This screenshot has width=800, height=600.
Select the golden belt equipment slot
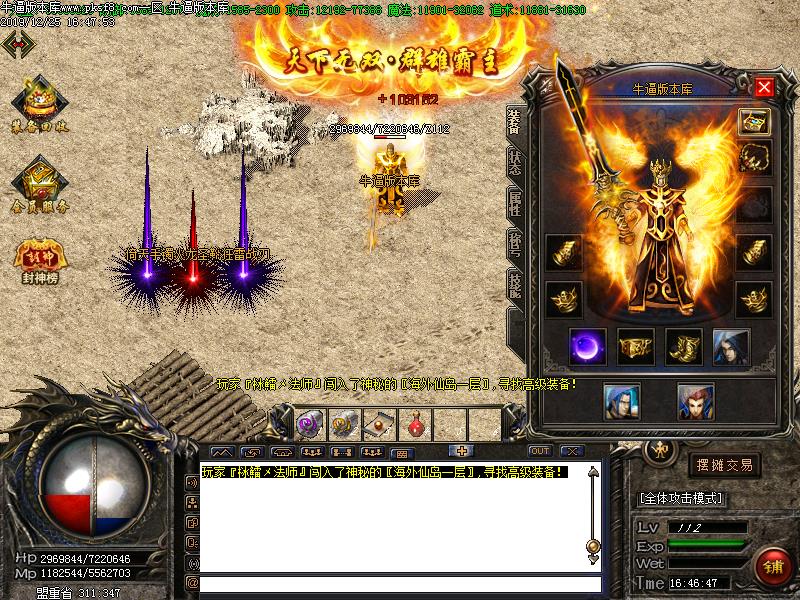click(636, 346)
